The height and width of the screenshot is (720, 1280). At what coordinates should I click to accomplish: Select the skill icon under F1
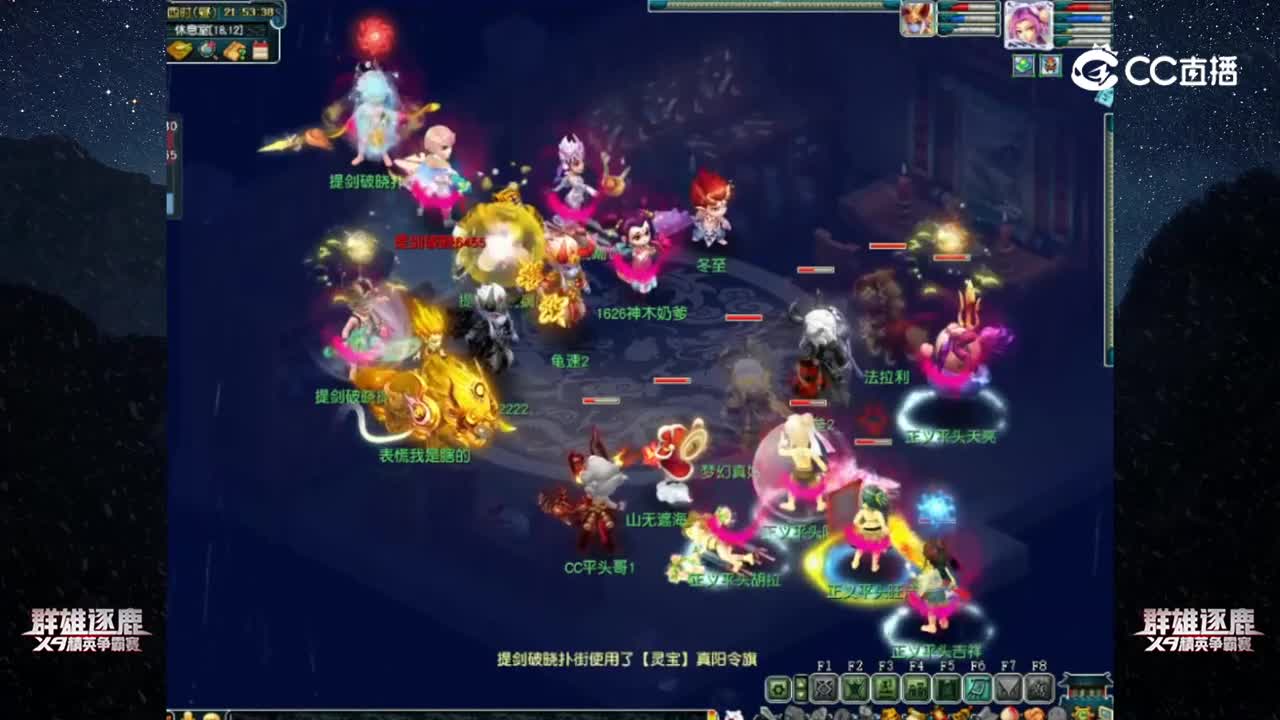(x=824, y=687)
